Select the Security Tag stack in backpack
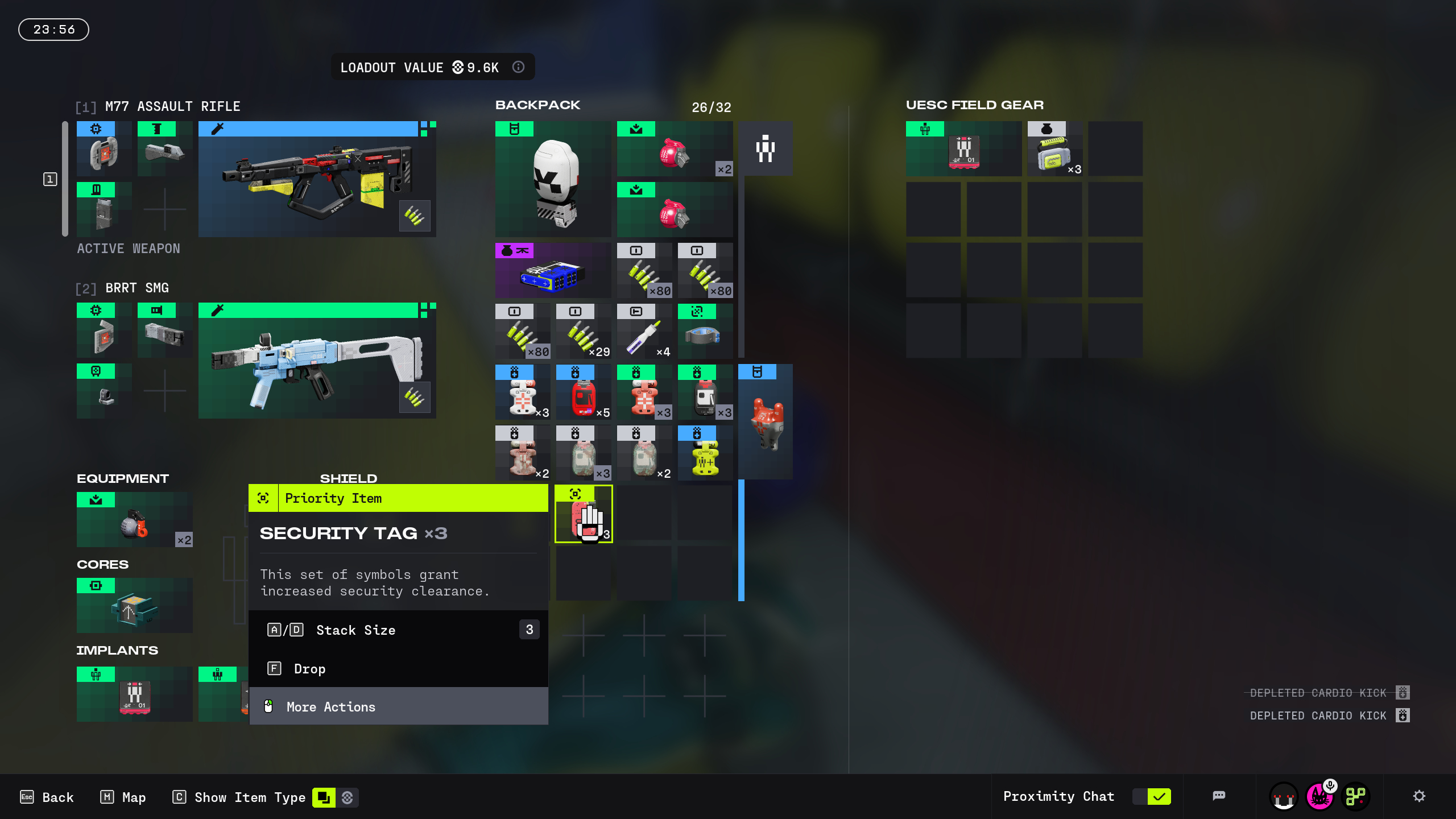The width and height of the screenshot is (1456, 819). (584, 514)
